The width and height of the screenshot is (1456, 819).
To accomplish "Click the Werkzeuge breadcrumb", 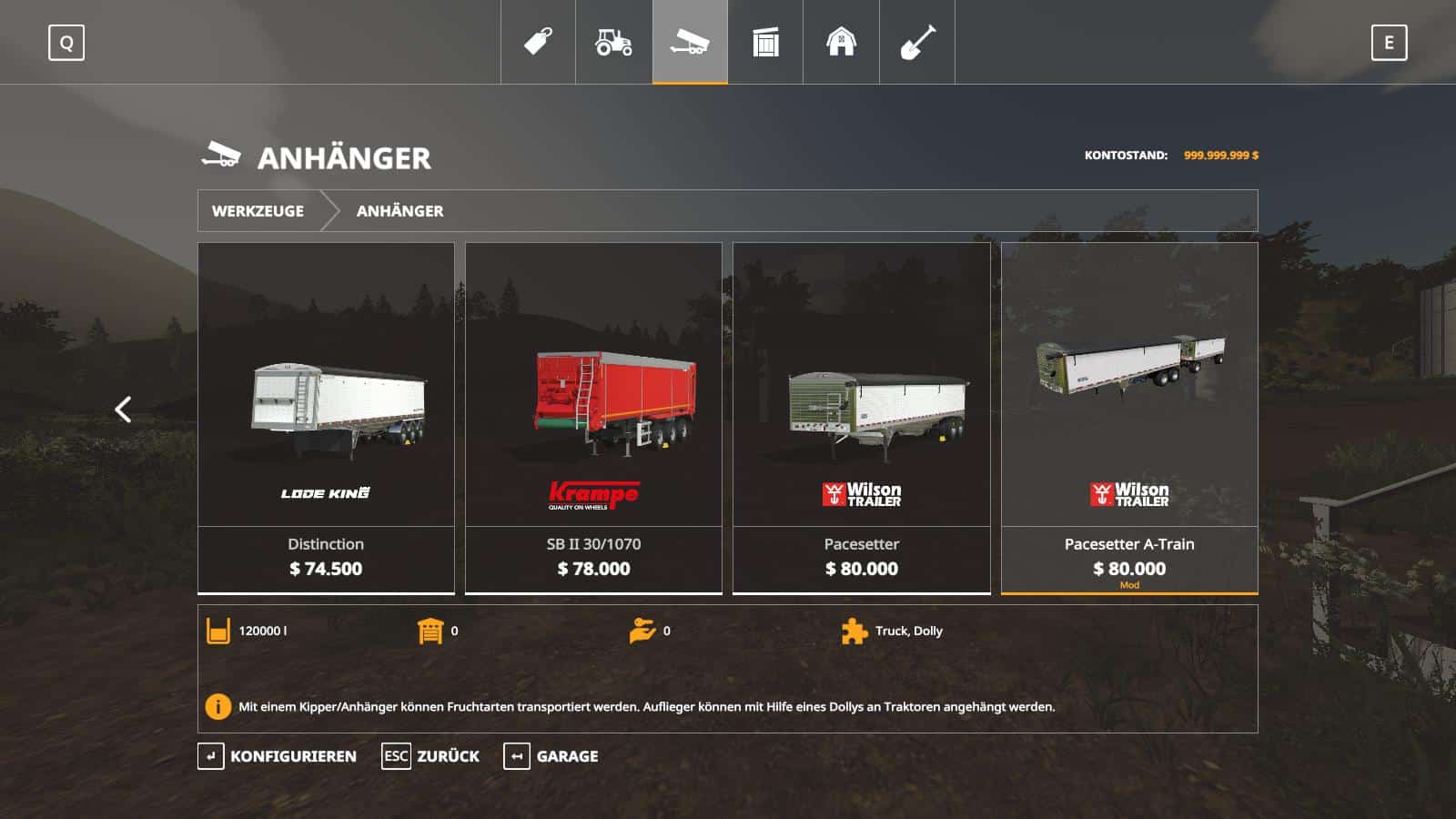I will tap(258, 211).
